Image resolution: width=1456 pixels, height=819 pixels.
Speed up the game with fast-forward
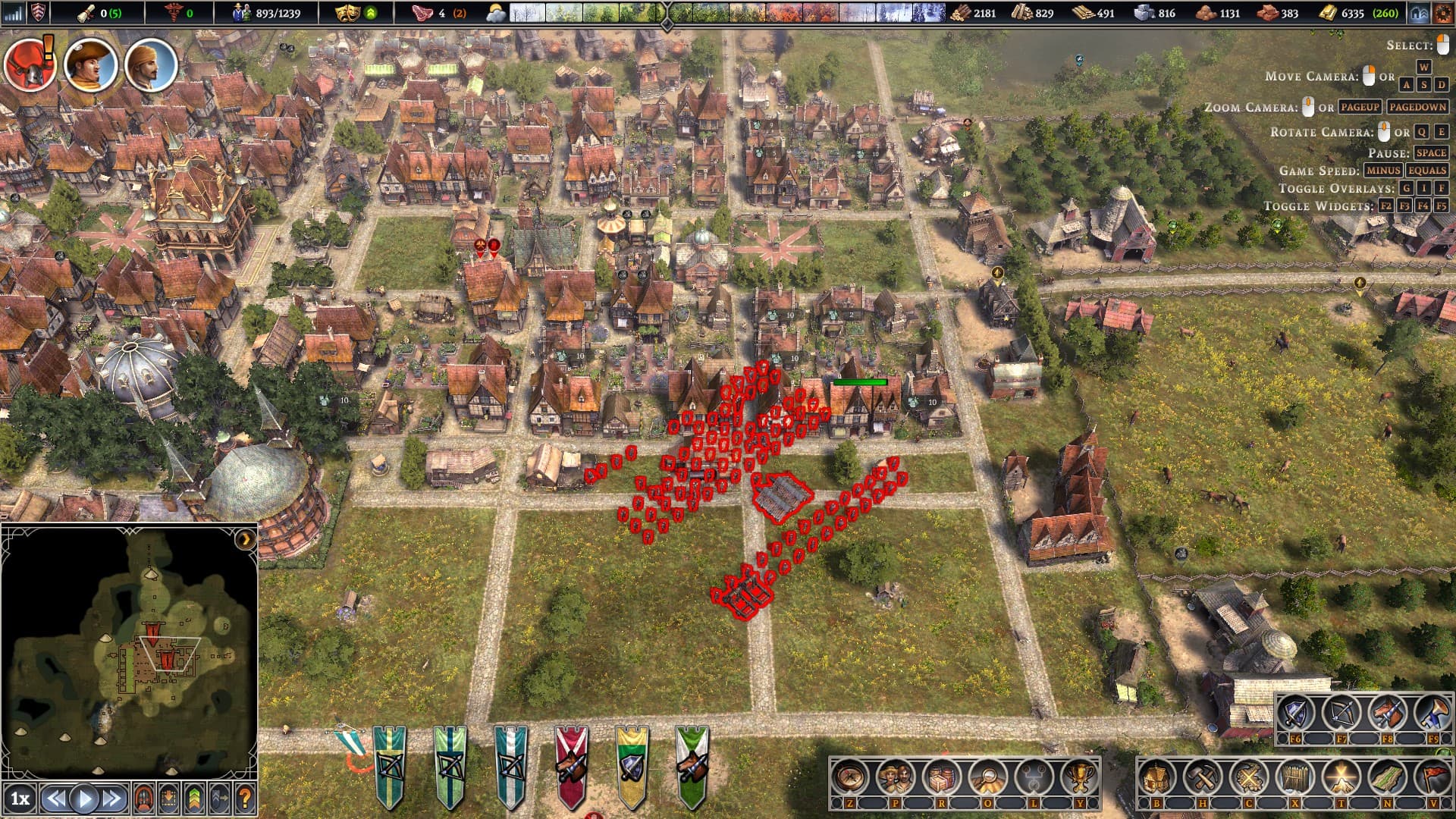[x=112, y=799]
